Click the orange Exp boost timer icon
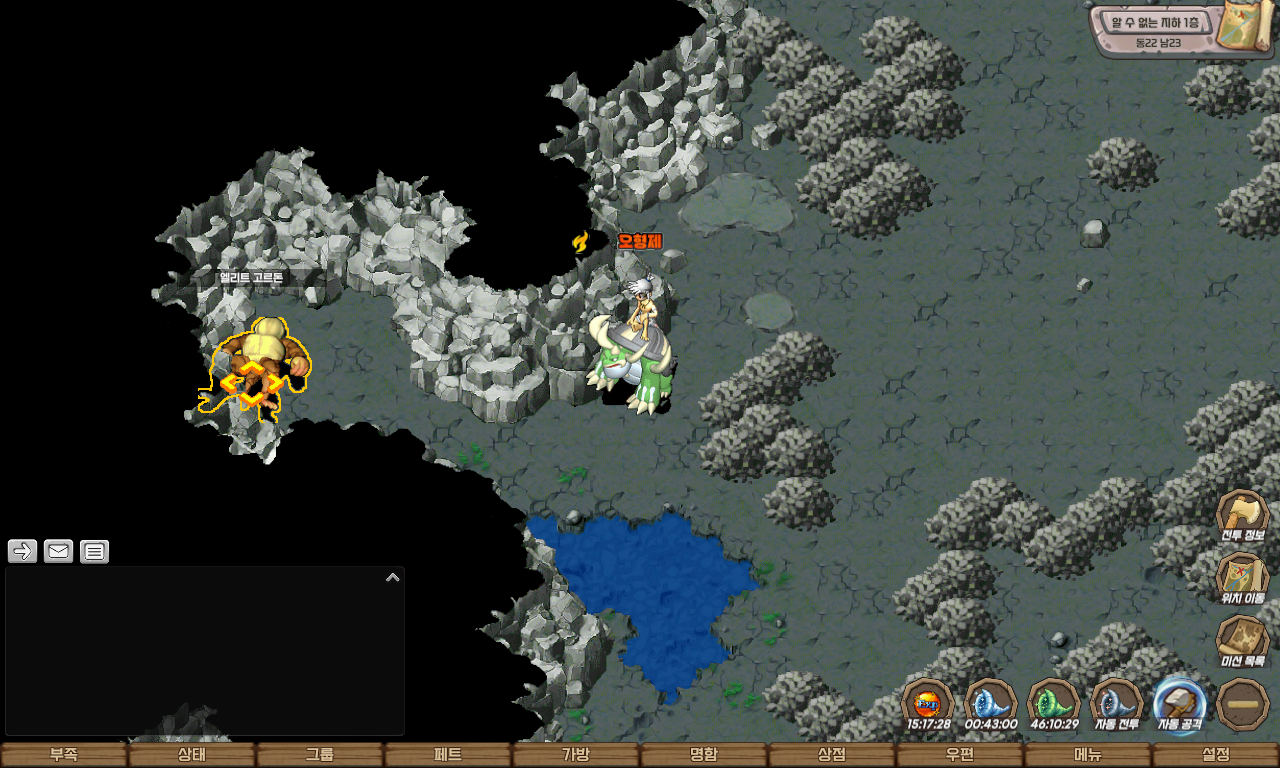1280x768 pixels. pyautogui.click(x=928, y=702)
